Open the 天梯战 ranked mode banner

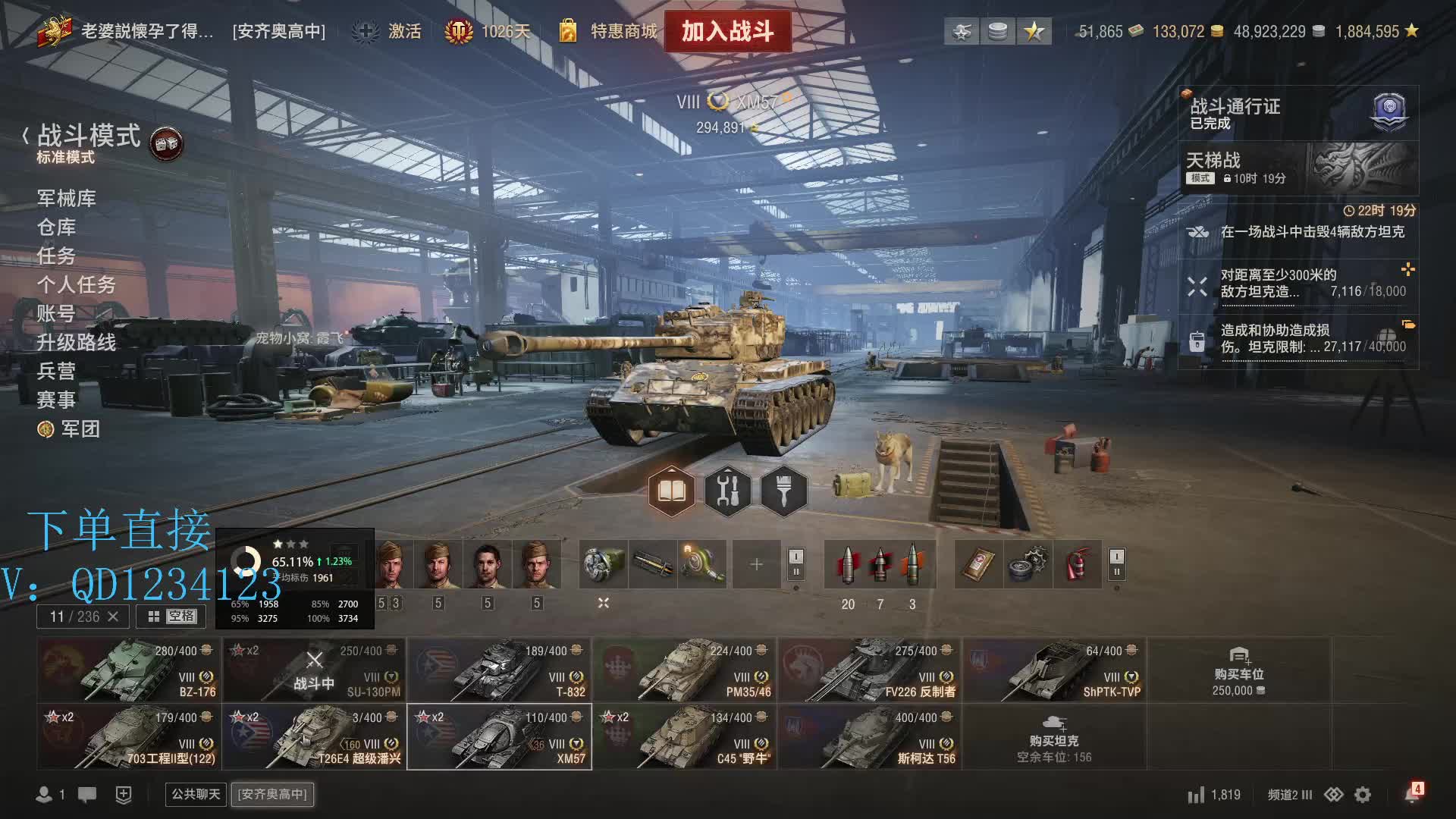1297,168
